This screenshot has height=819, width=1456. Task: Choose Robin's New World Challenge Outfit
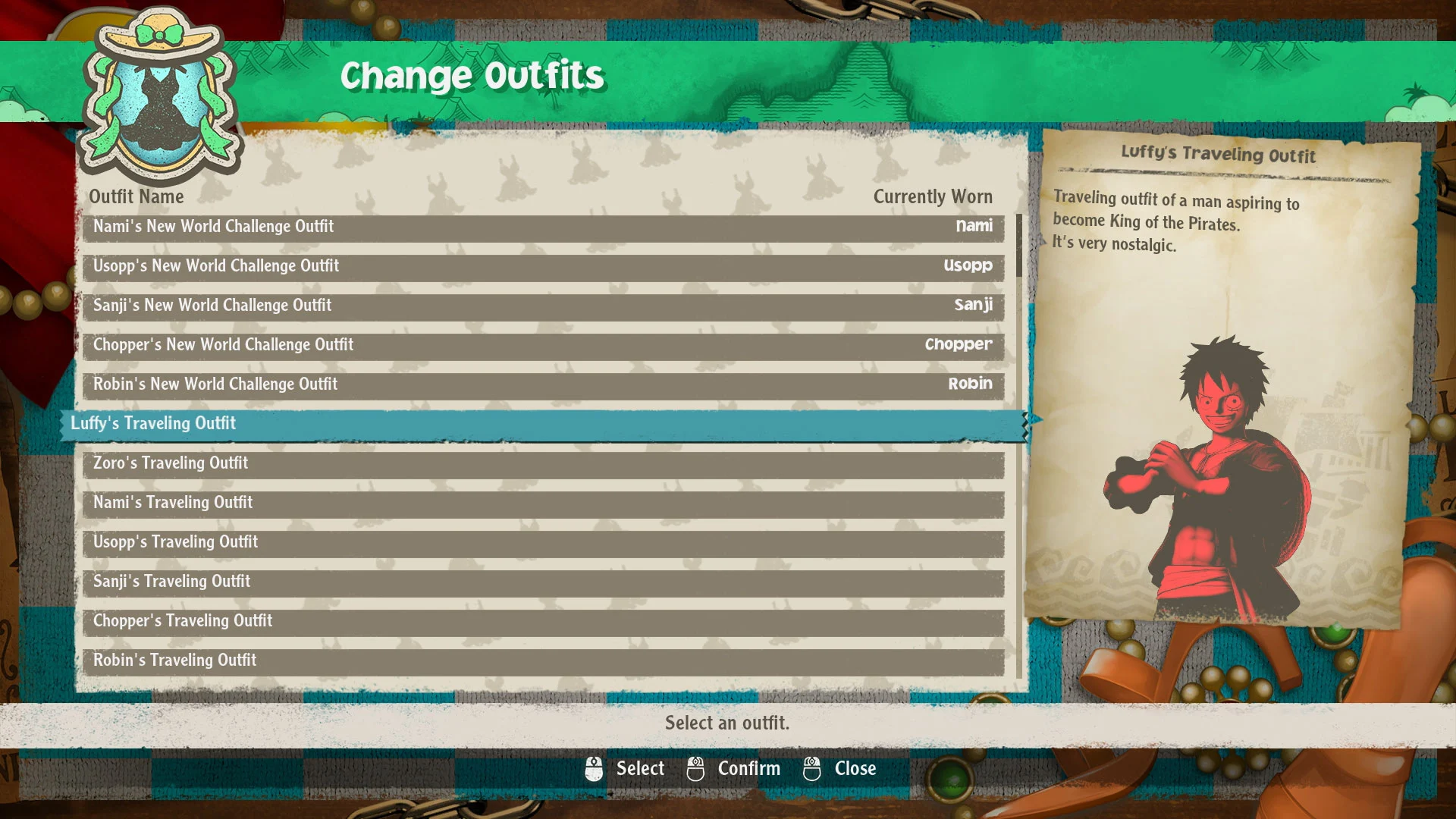point(543,385)
